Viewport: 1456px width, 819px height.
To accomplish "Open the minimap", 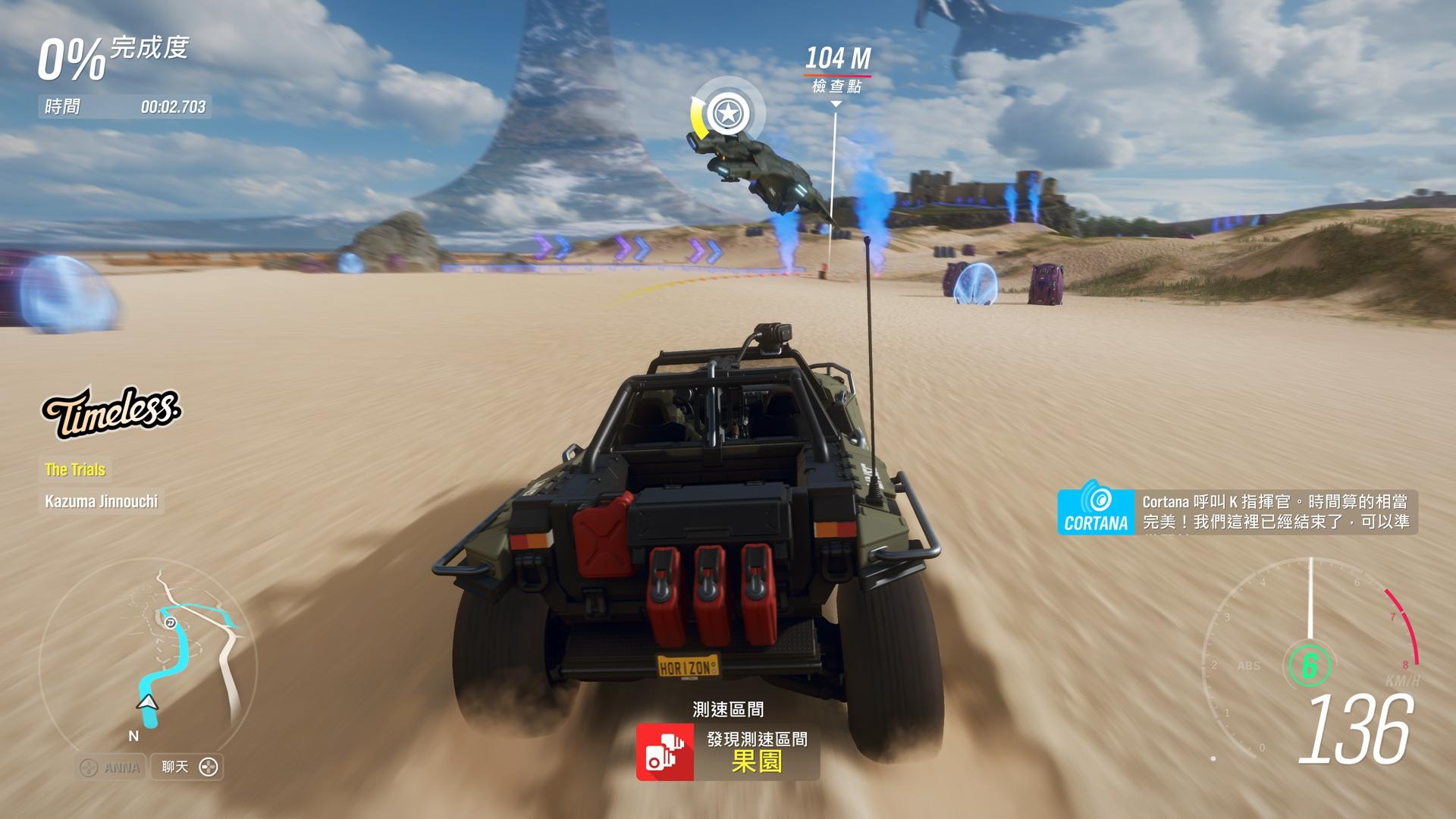I will 148,656.
